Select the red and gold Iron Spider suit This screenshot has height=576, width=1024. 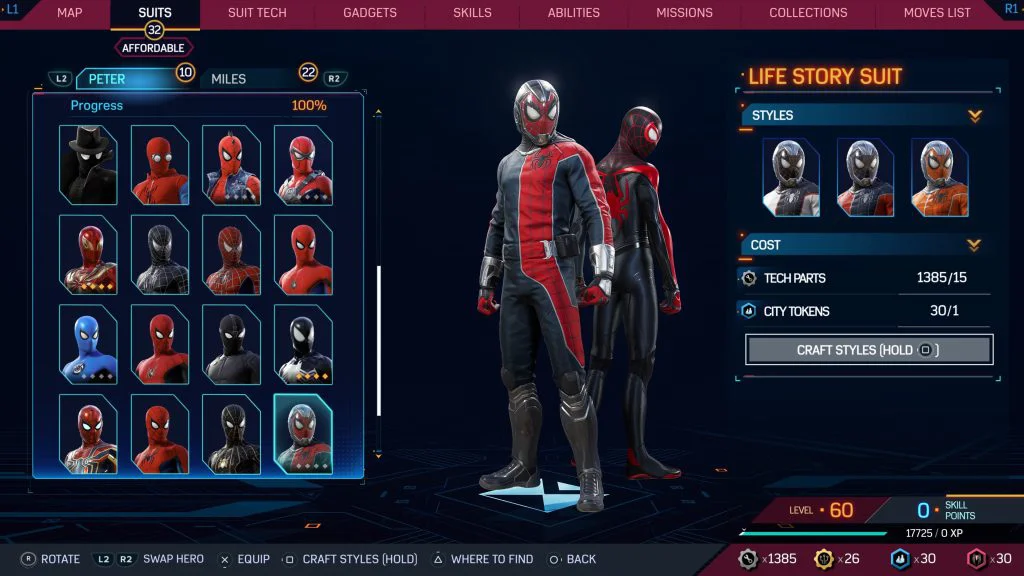[x=88, y=255]
